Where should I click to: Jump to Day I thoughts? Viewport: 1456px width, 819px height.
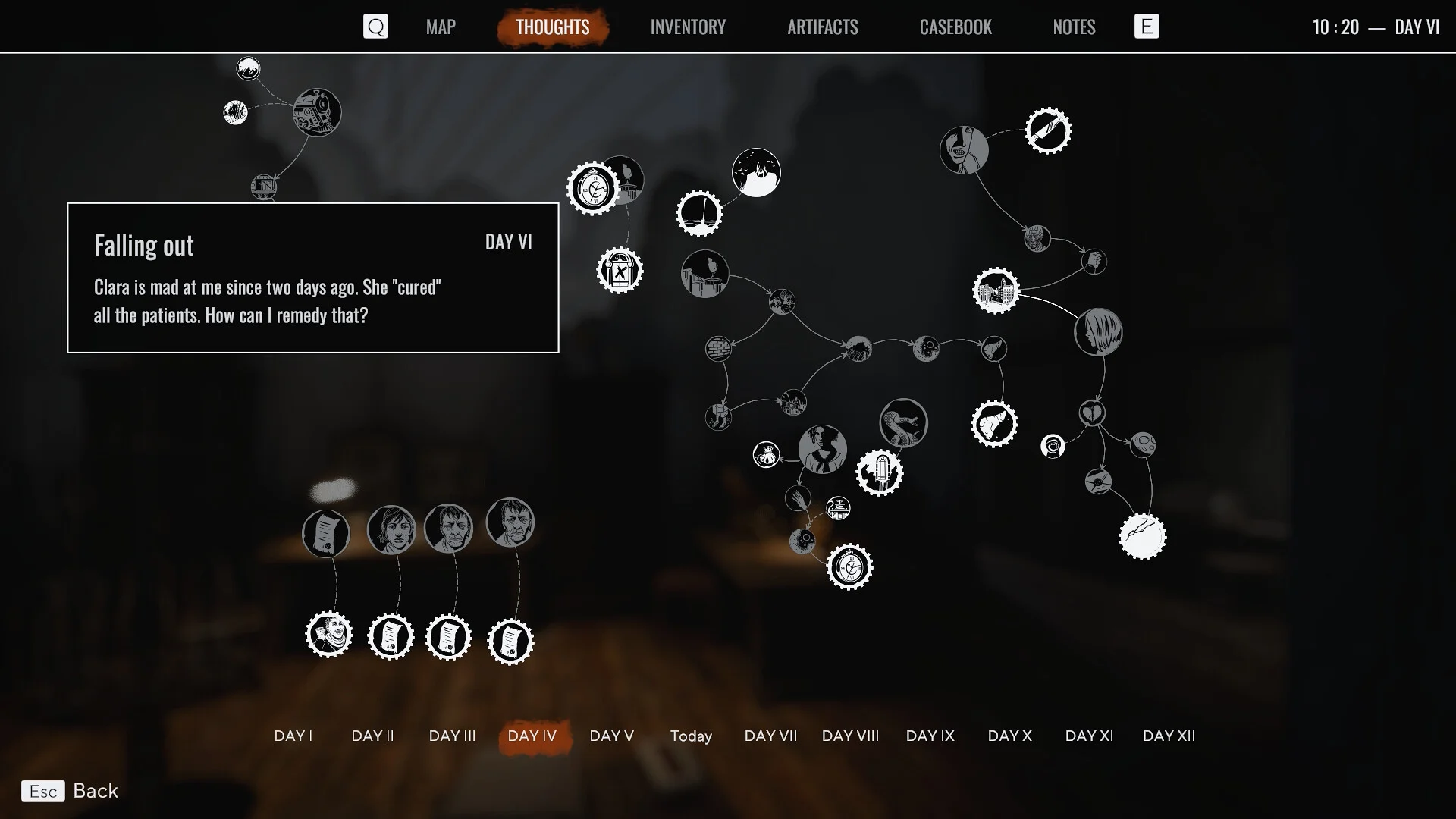tap(293, 736)
